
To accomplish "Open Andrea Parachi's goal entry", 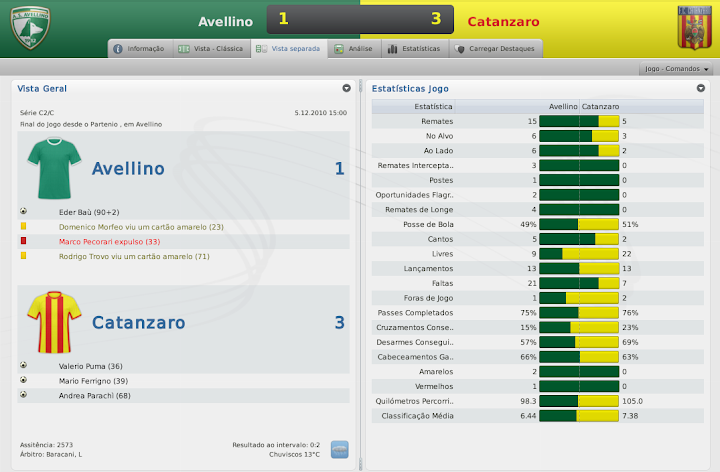I will [x=97, y=395].
